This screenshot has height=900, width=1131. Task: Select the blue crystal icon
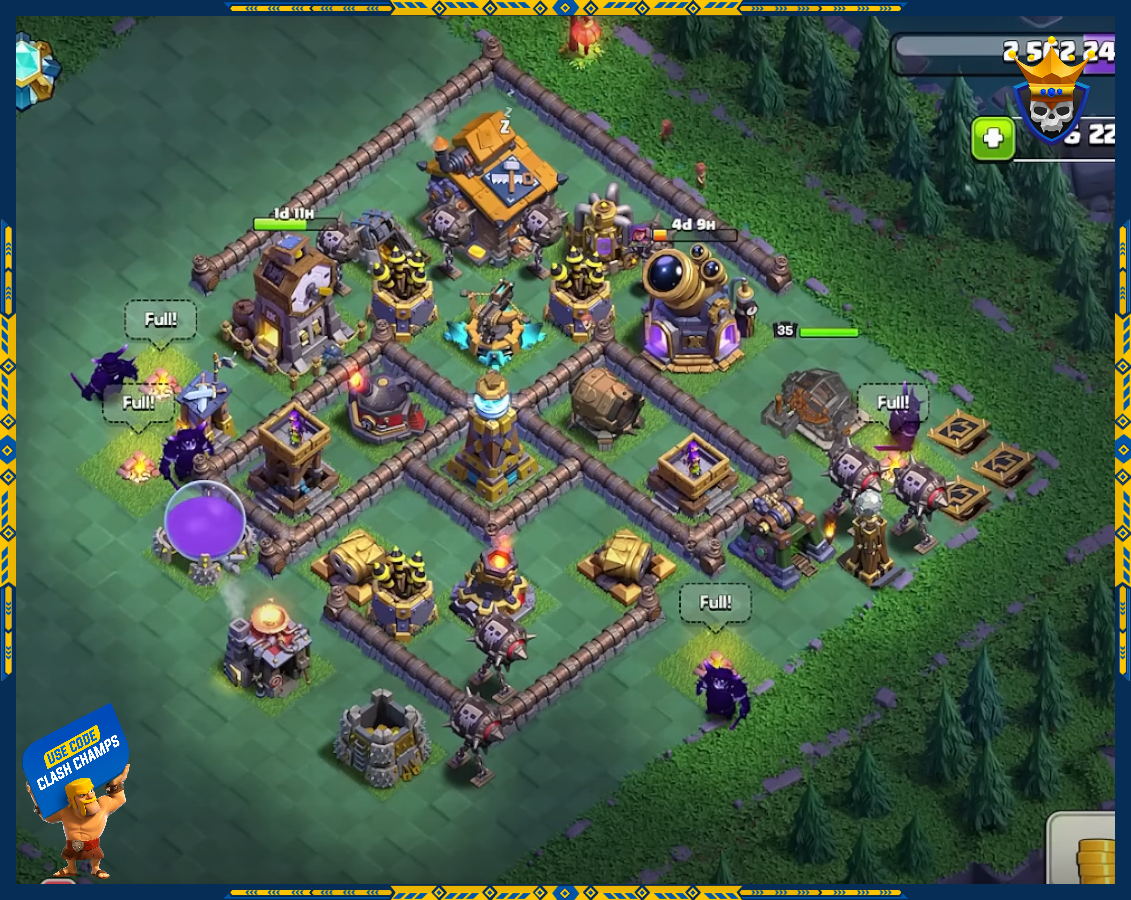pyautogui.click(x=36, y=72)
